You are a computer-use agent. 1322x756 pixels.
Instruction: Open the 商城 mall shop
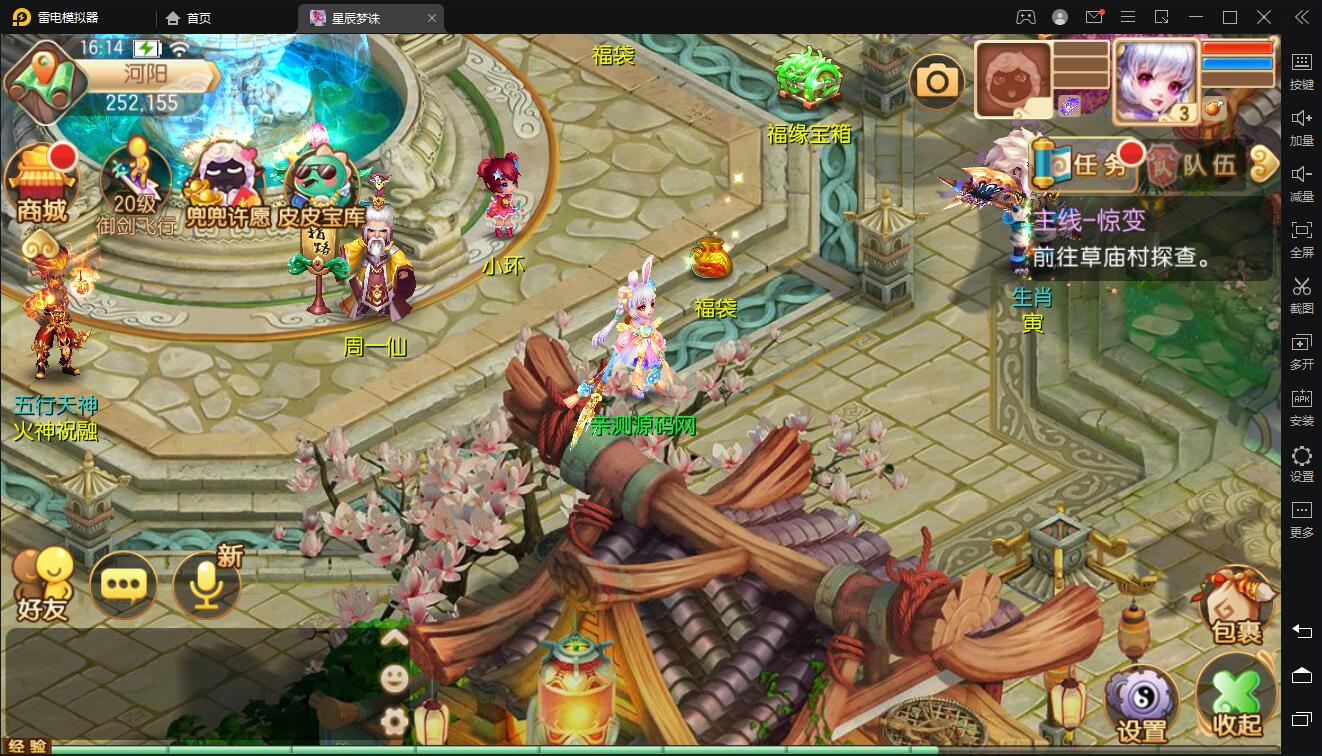[42, 180]
